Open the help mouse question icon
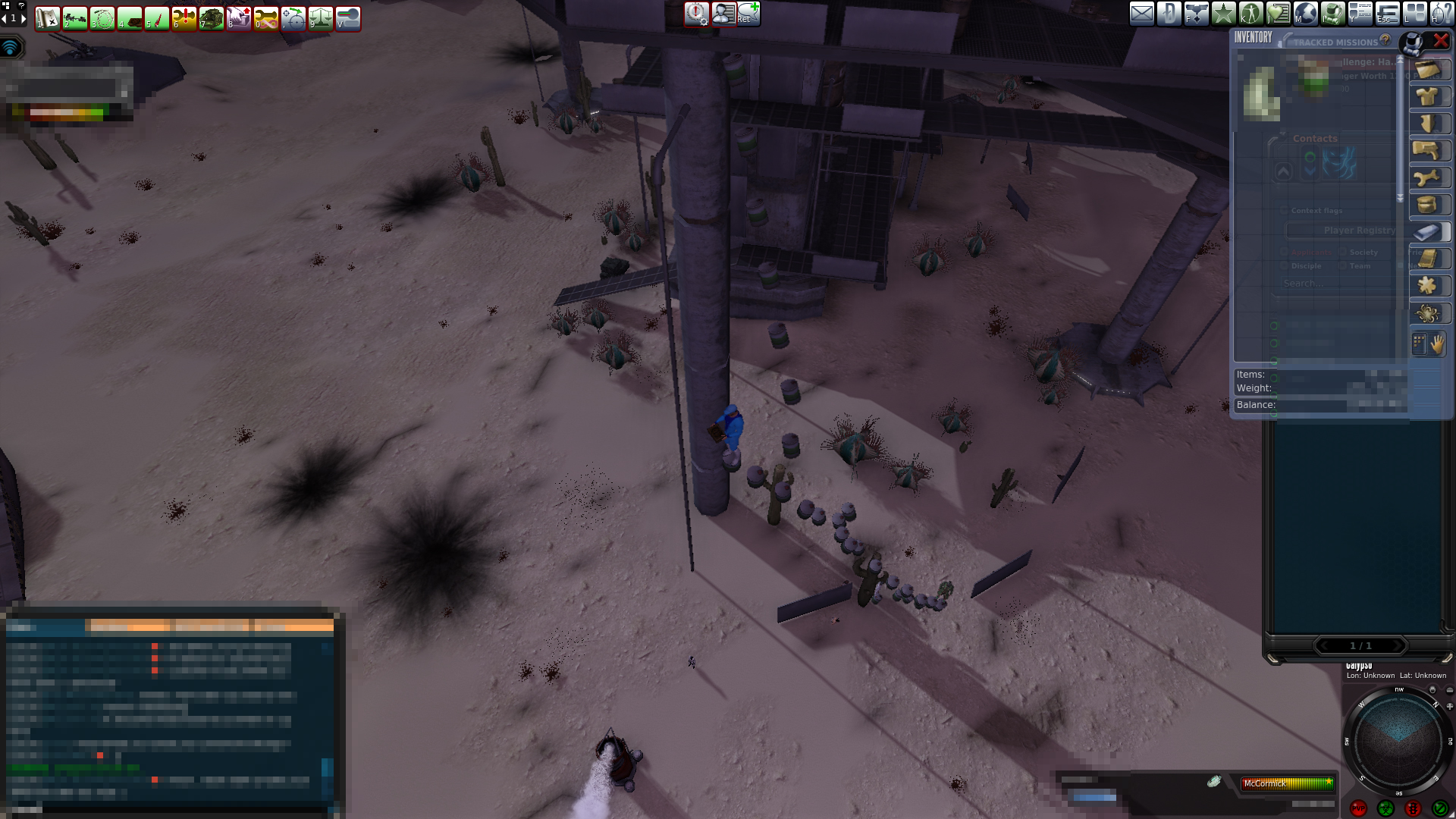Viewport: 1456px width, 819px height. pos(1441,14)
